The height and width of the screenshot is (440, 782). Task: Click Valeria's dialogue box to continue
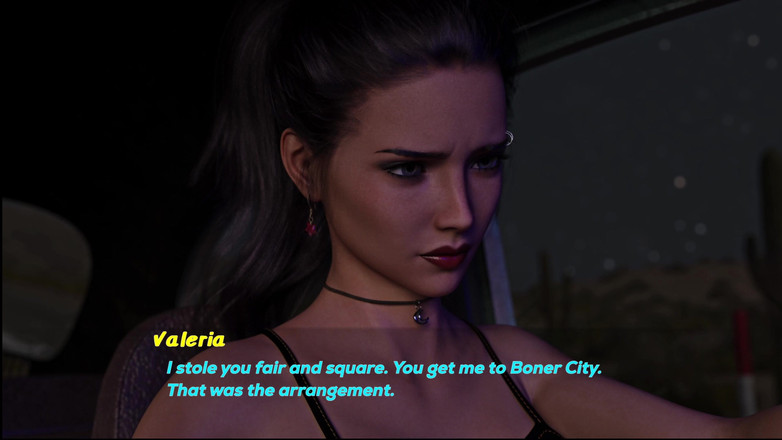pyautogui.click(x=385, y=379)
